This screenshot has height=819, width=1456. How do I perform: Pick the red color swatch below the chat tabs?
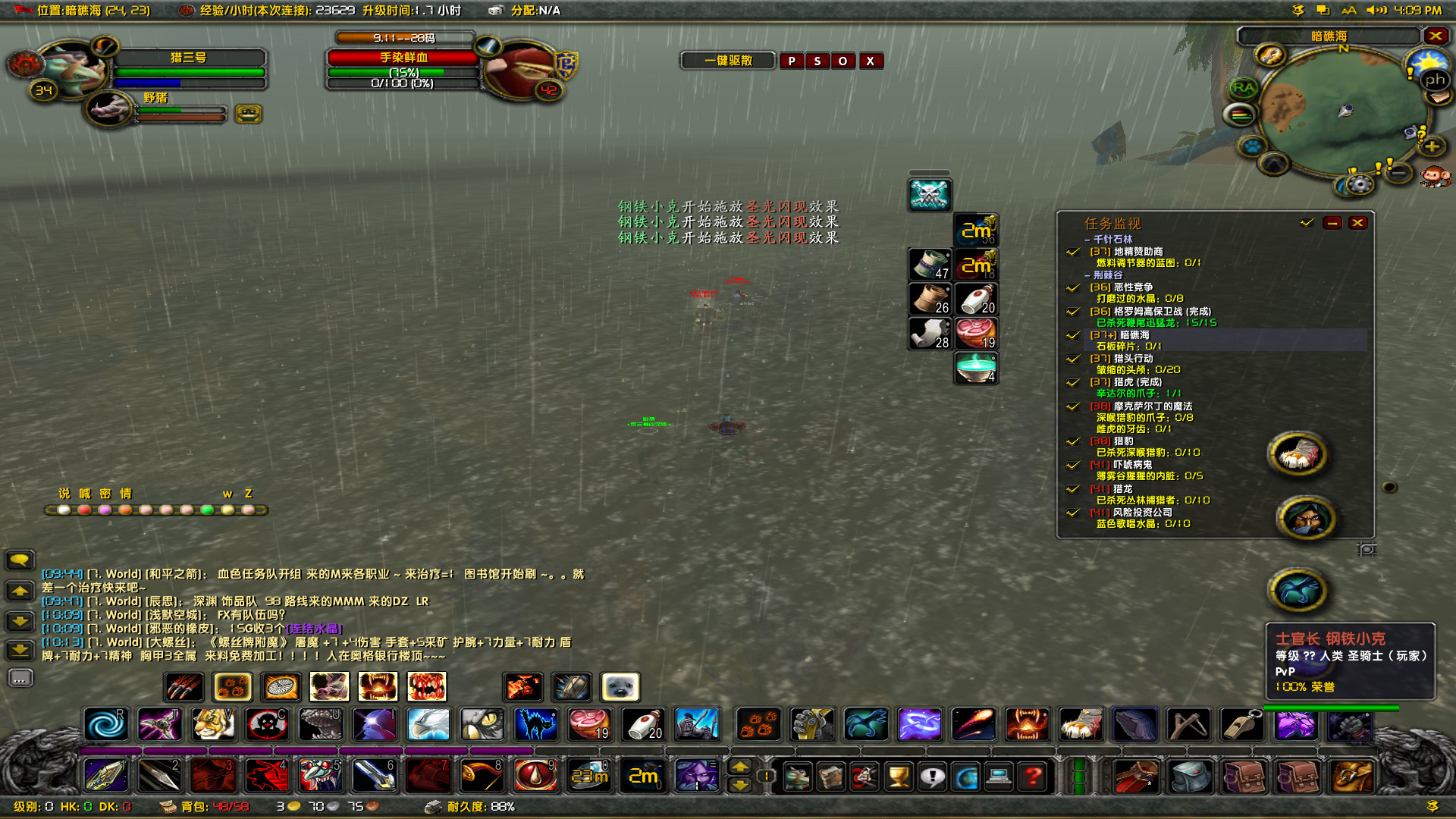click(84, 510)
